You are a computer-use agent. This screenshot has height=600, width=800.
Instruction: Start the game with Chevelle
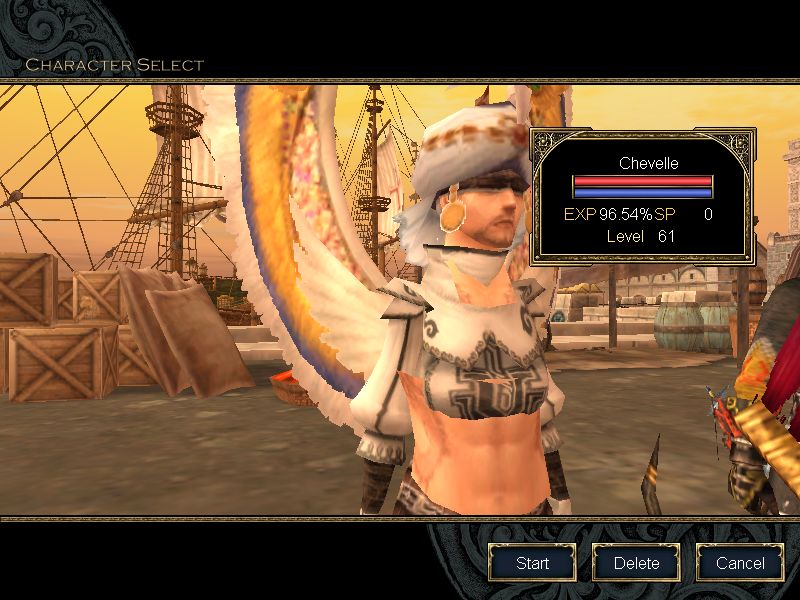coord(532,563)
